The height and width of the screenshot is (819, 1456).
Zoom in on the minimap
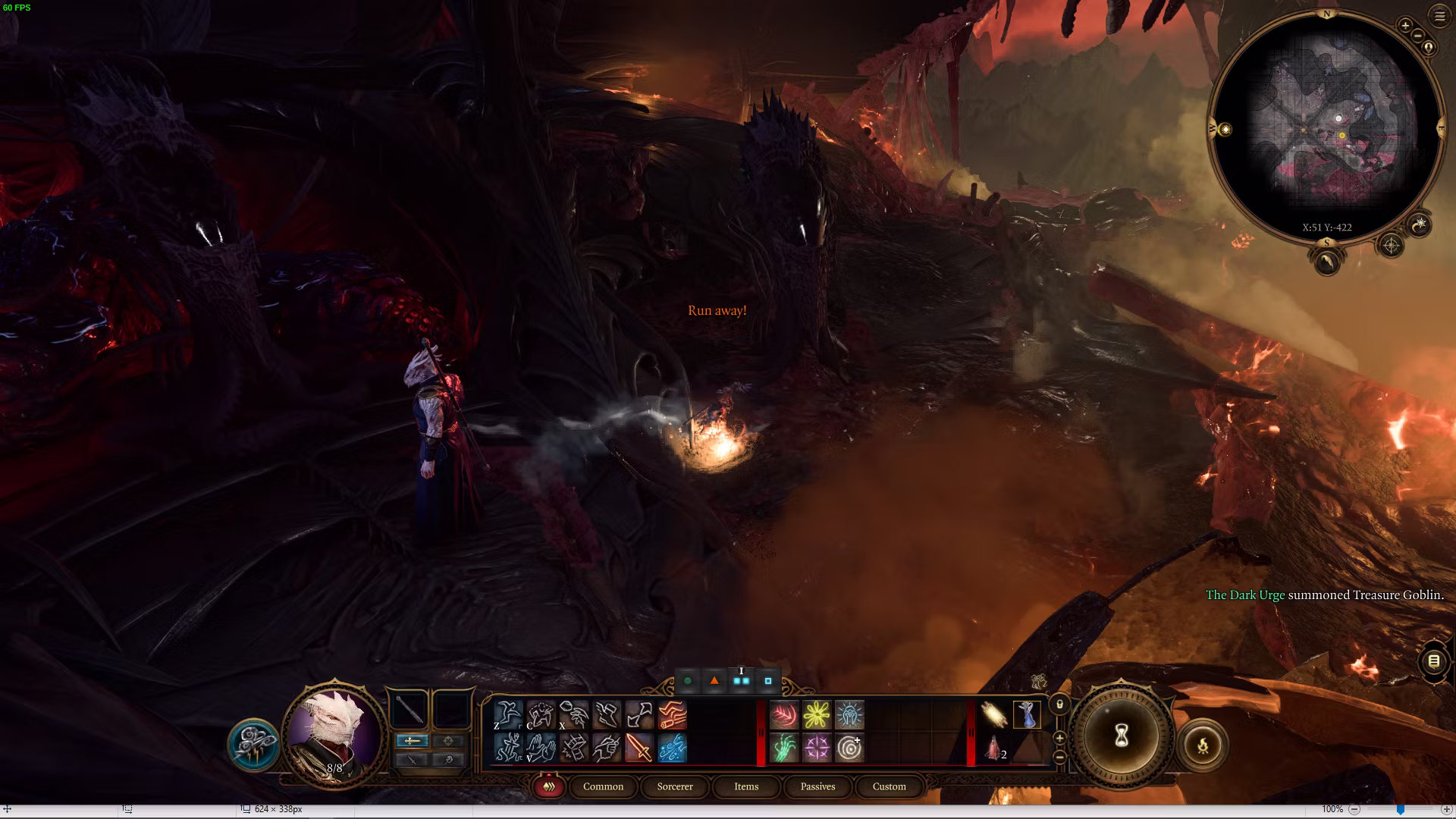(x=1404, y=26)
